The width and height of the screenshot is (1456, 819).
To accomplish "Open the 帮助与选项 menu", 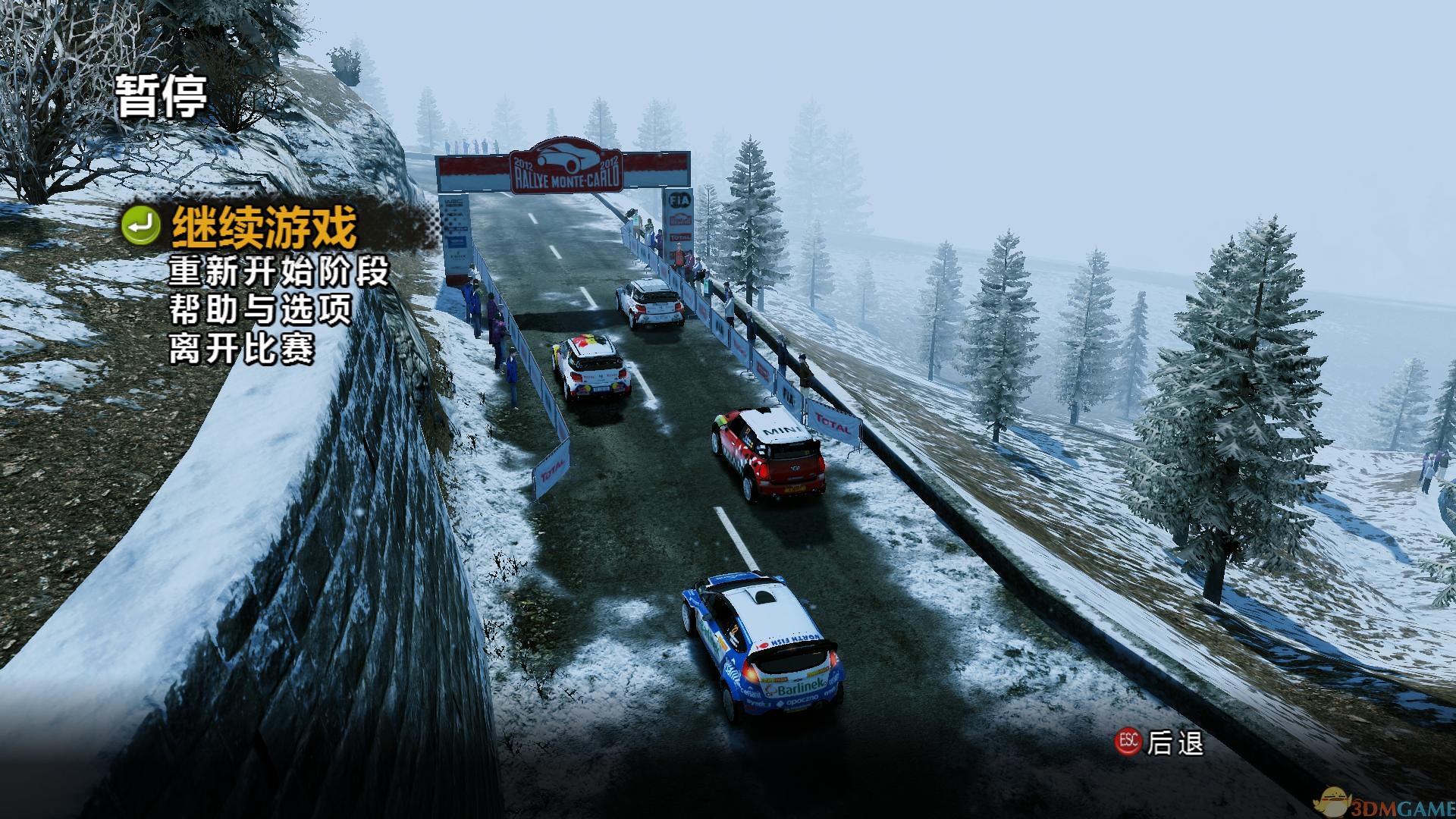I will point(260,310).
